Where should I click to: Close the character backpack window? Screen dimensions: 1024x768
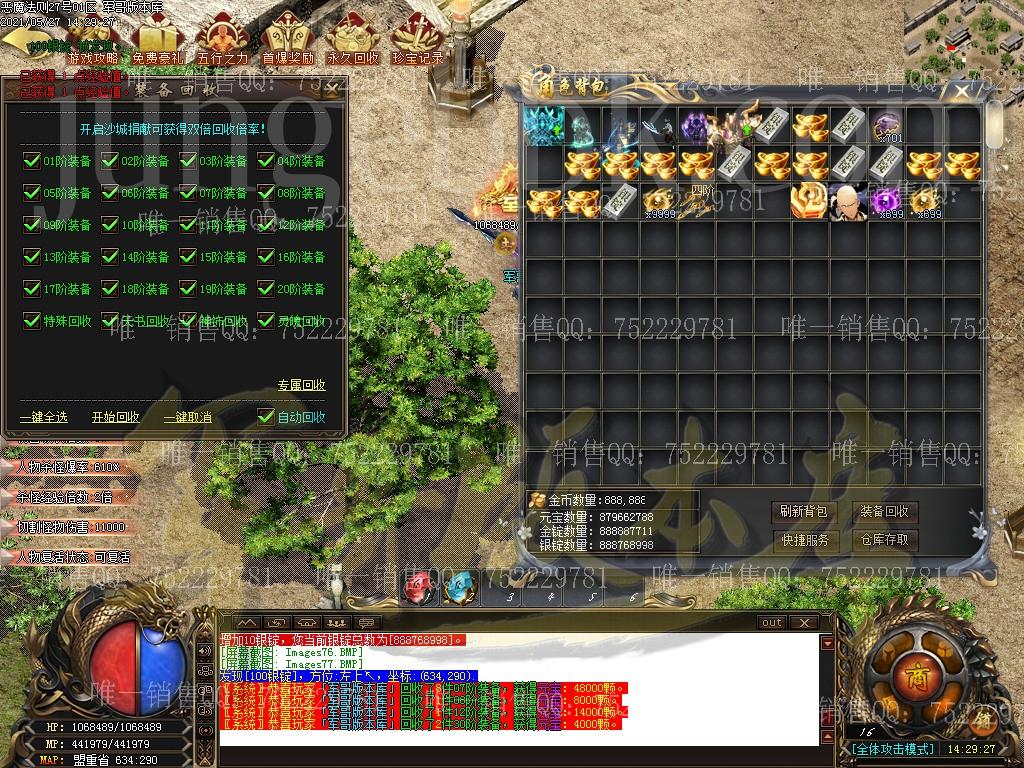962,90
